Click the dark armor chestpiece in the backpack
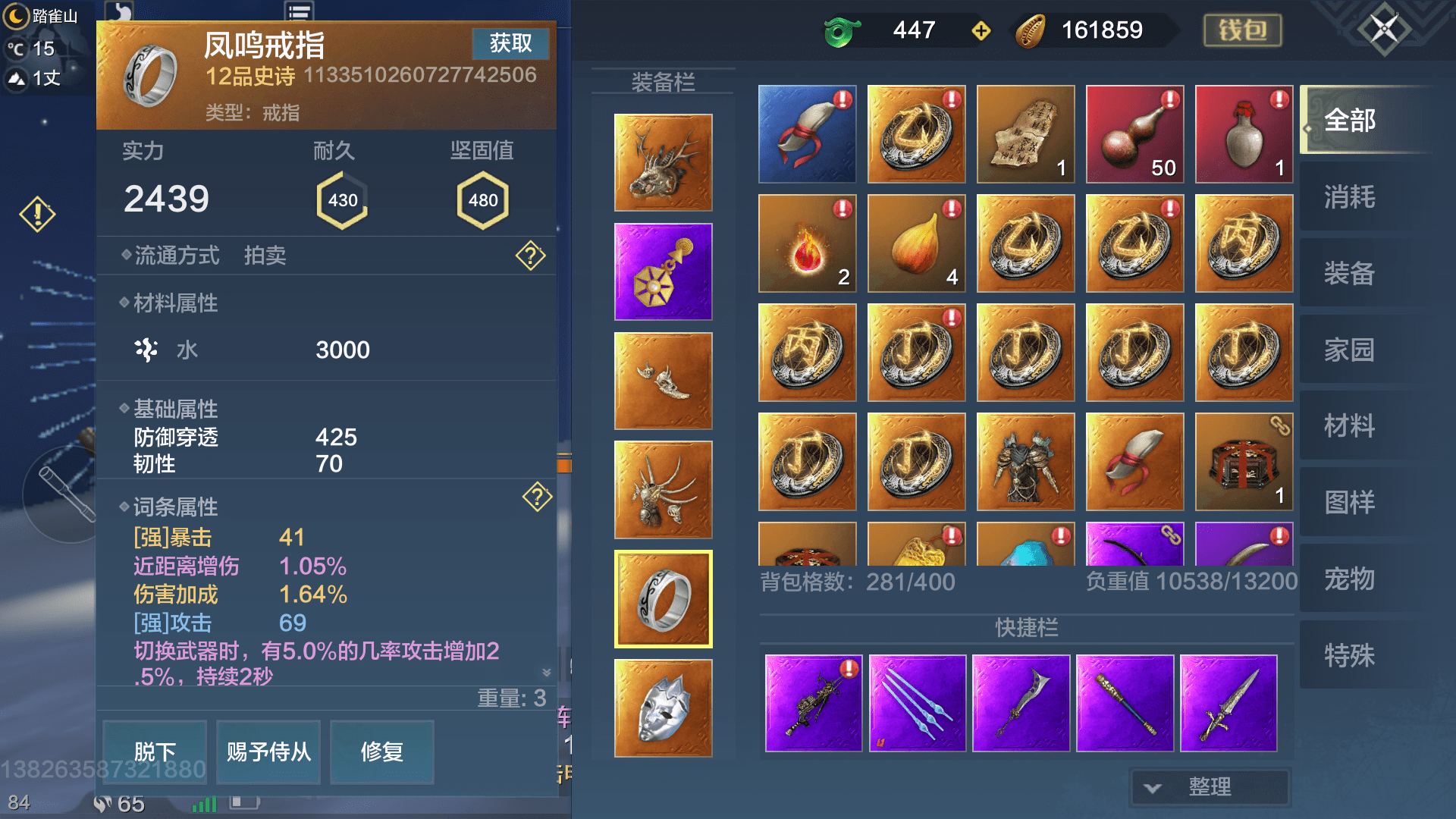The height and width of the screenshot is (819, 1456). pos(1025,462)
